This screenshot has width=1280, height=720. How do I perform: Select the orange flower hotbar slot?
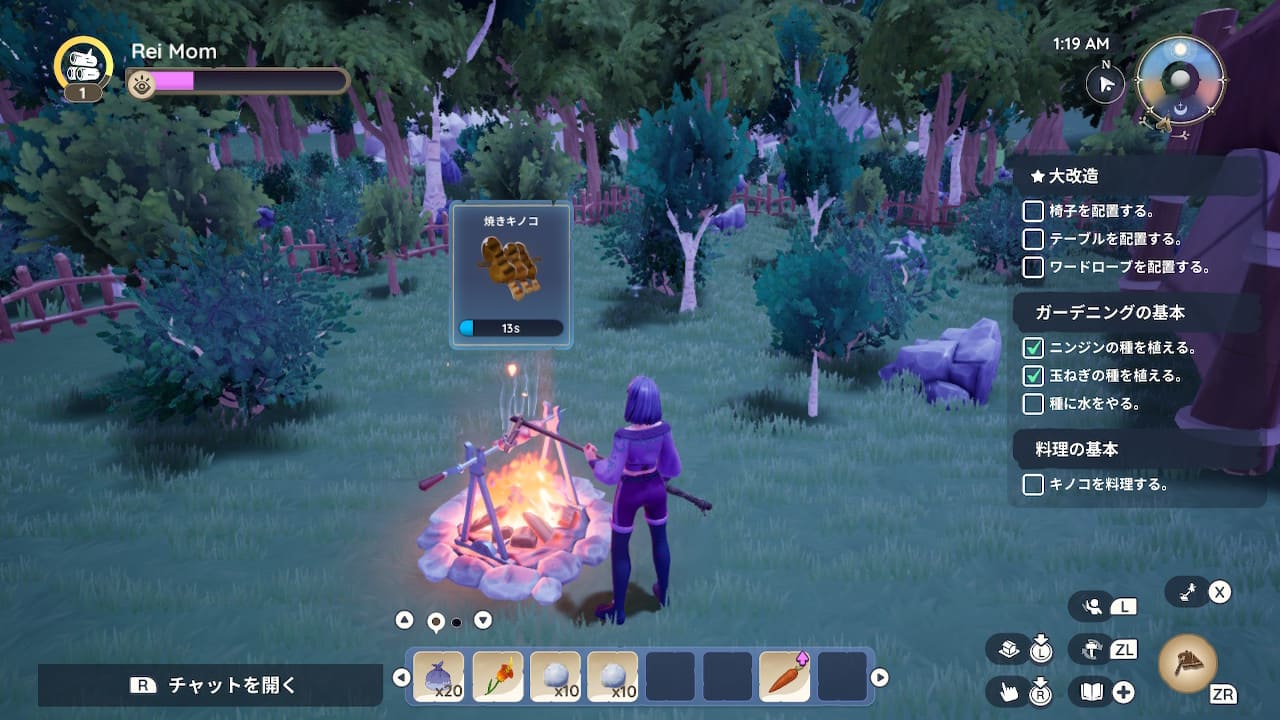click(497, 677)
